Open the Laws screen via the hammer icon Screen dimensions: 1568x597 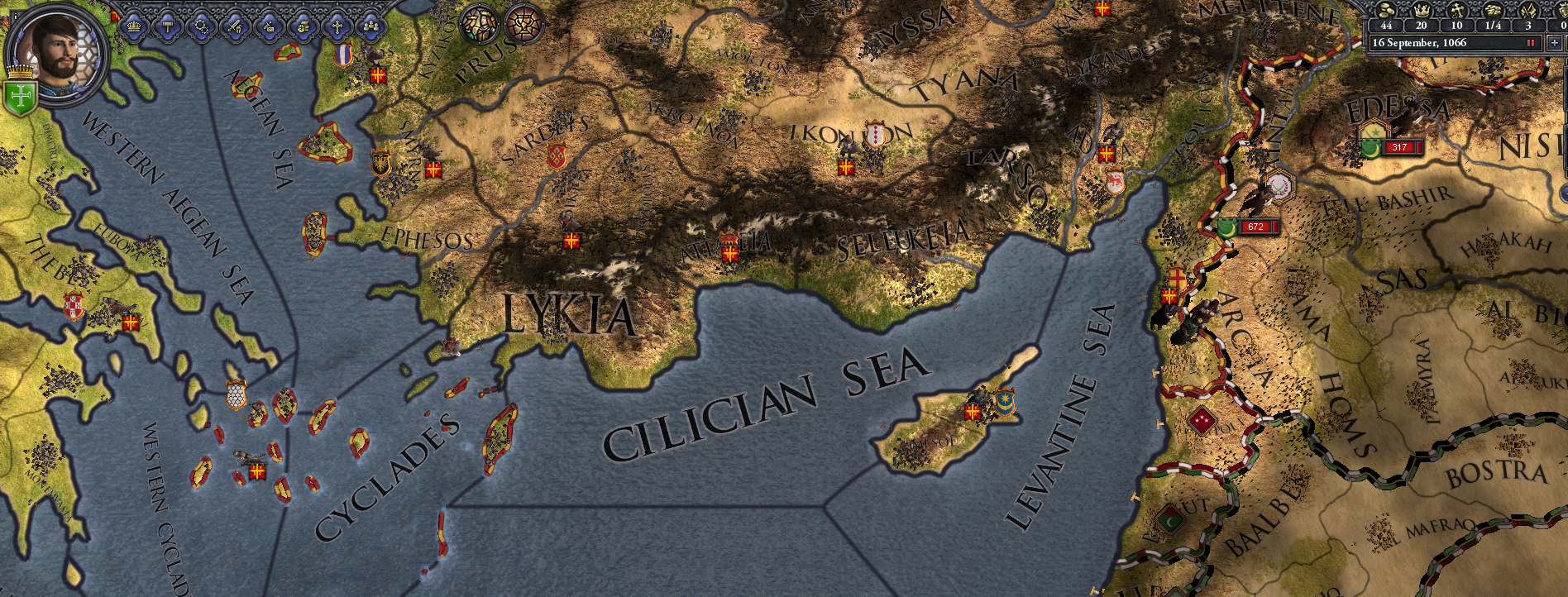(168, 27)
